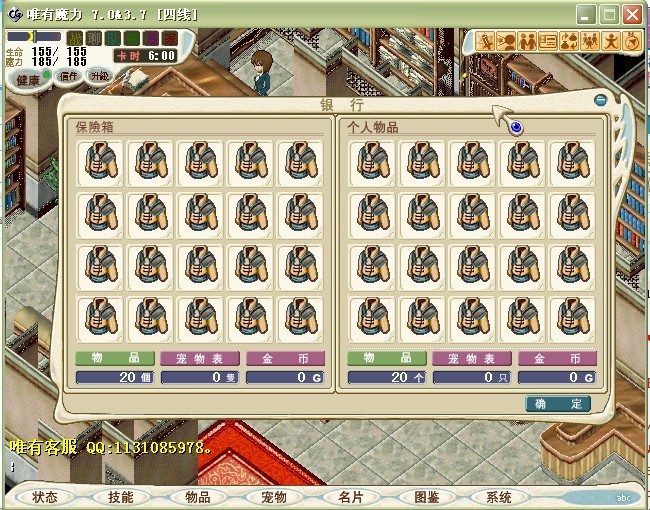This screenshot has height=510, width=650.
Task: Open the 名片 name card menu
Action: 350,497
